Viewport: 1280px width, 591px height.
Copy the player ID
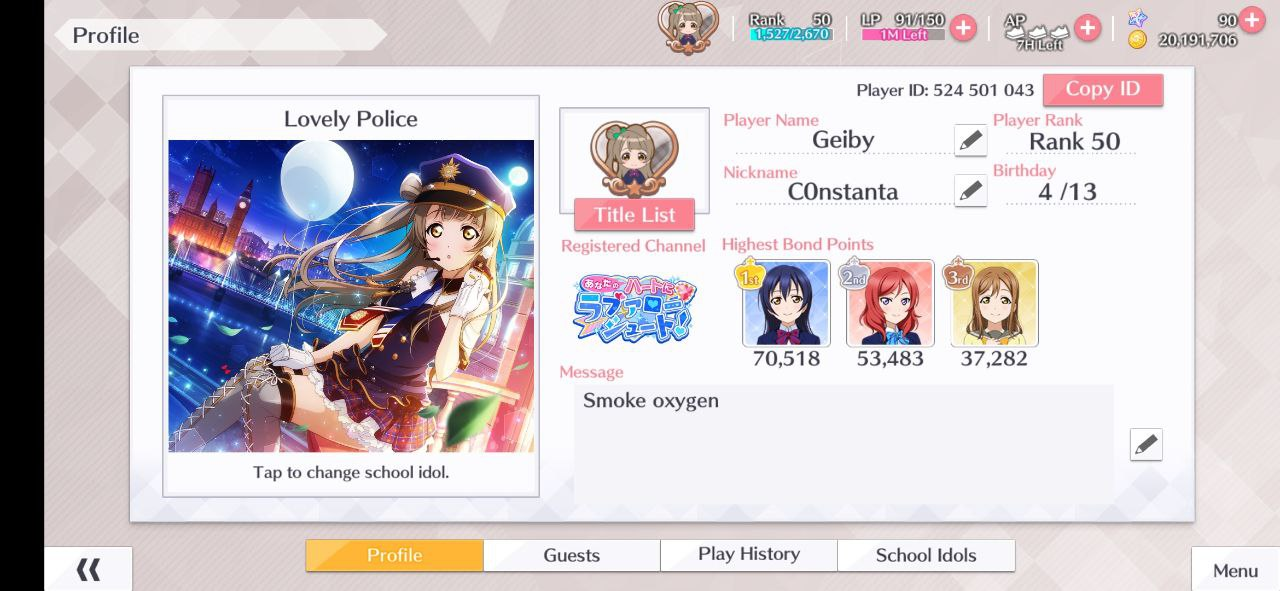(x=1102, y=89)
